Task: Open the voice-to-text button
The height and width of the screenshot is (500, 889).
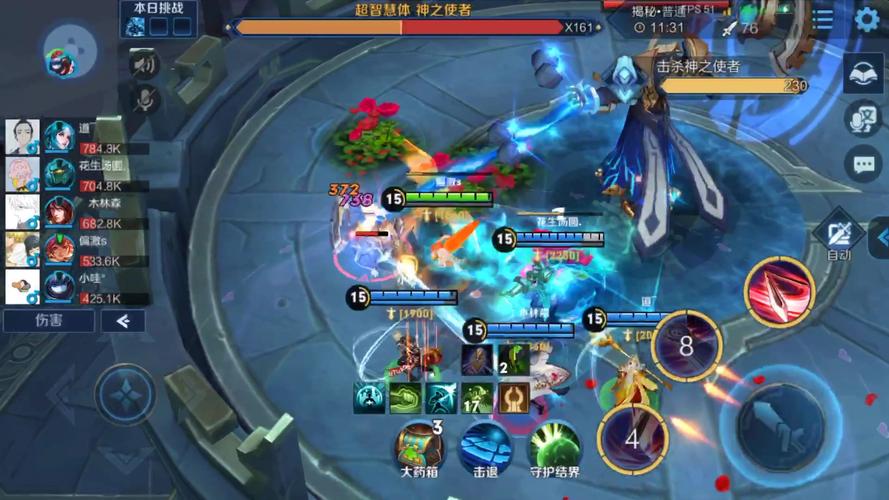Action: [x=862, y=118]
